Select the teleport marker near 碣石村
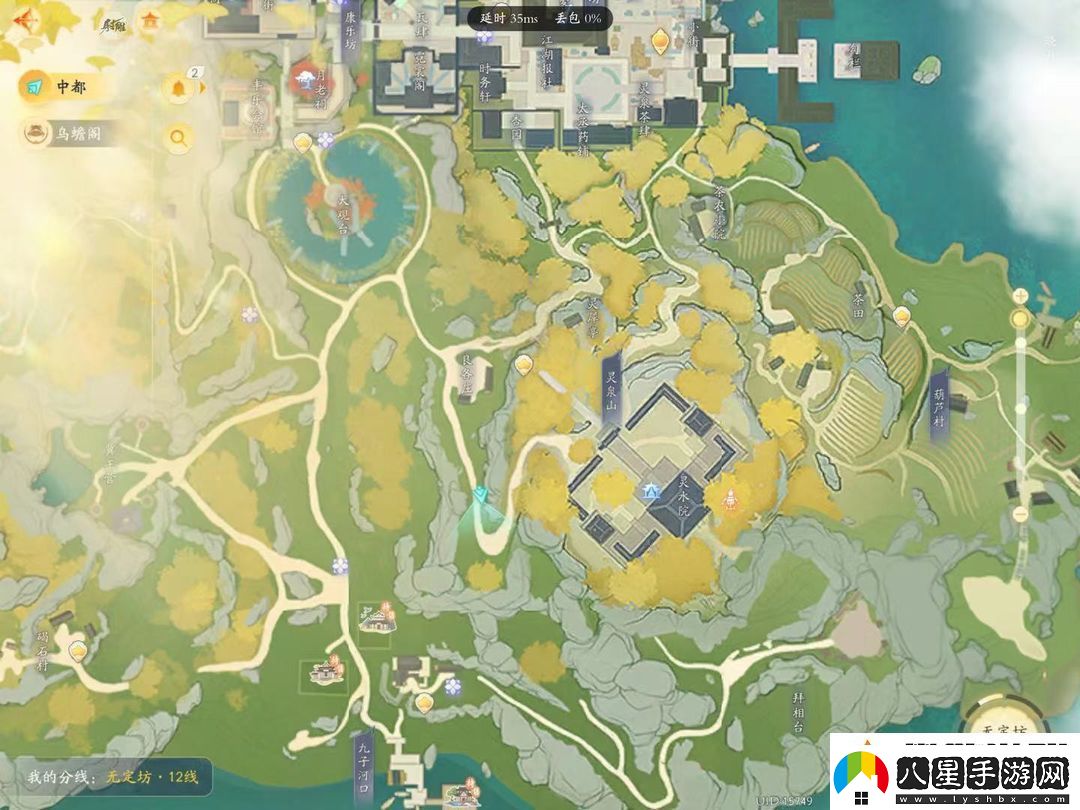This screenshot has width=1080, height=810. coord(79,650)
